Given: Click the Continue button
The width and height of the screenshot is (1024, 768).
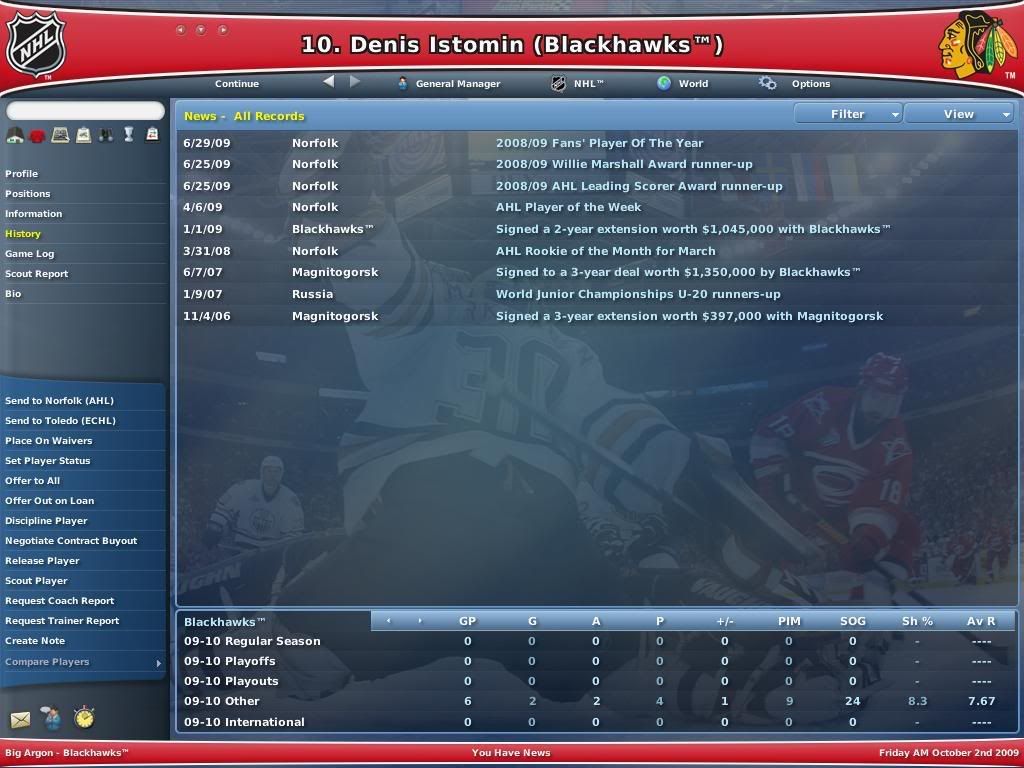Looking at the screenshot, I should pos(236,84).
